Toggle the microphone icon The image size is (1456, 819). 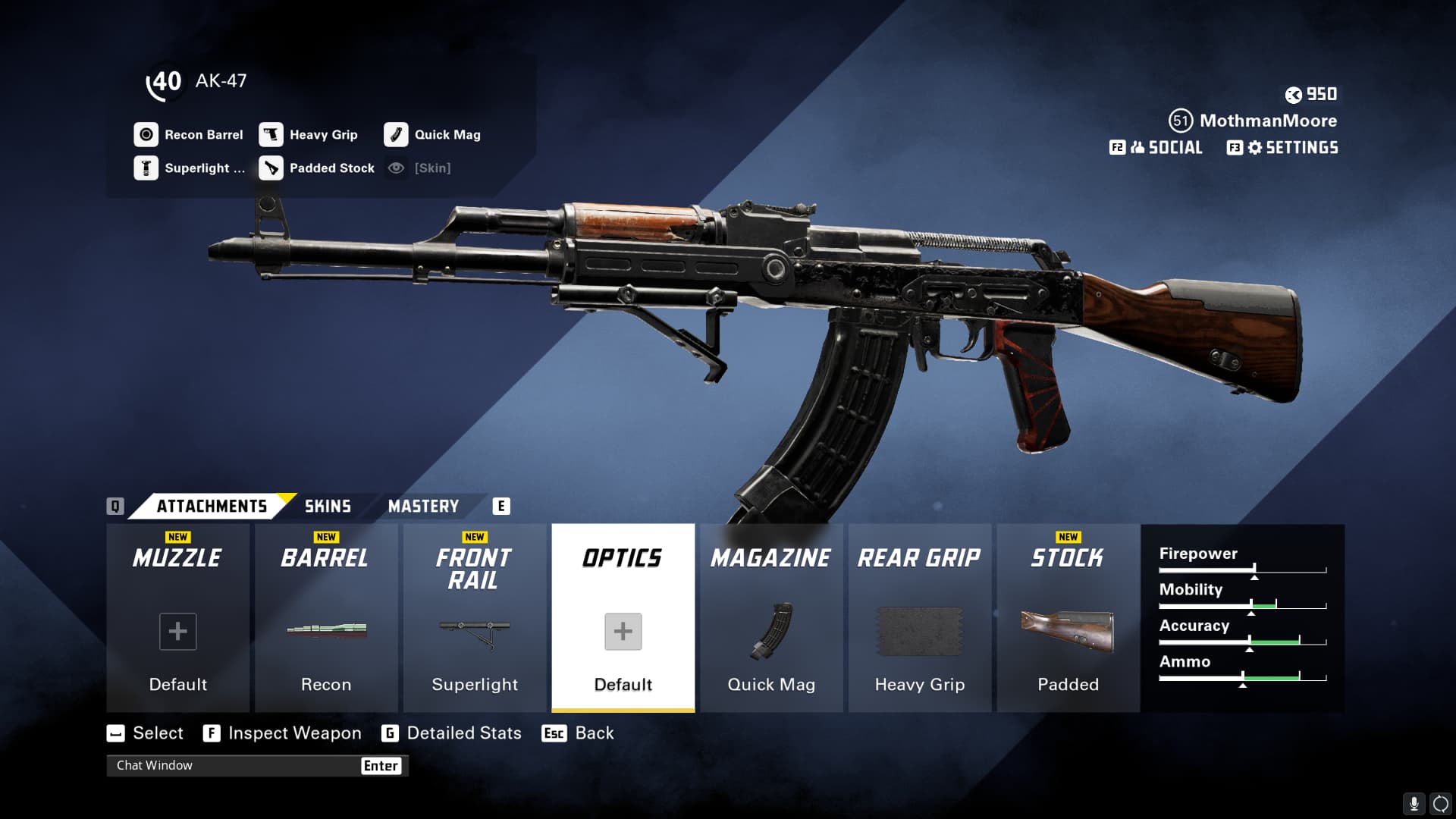(x=1414, y=803)
